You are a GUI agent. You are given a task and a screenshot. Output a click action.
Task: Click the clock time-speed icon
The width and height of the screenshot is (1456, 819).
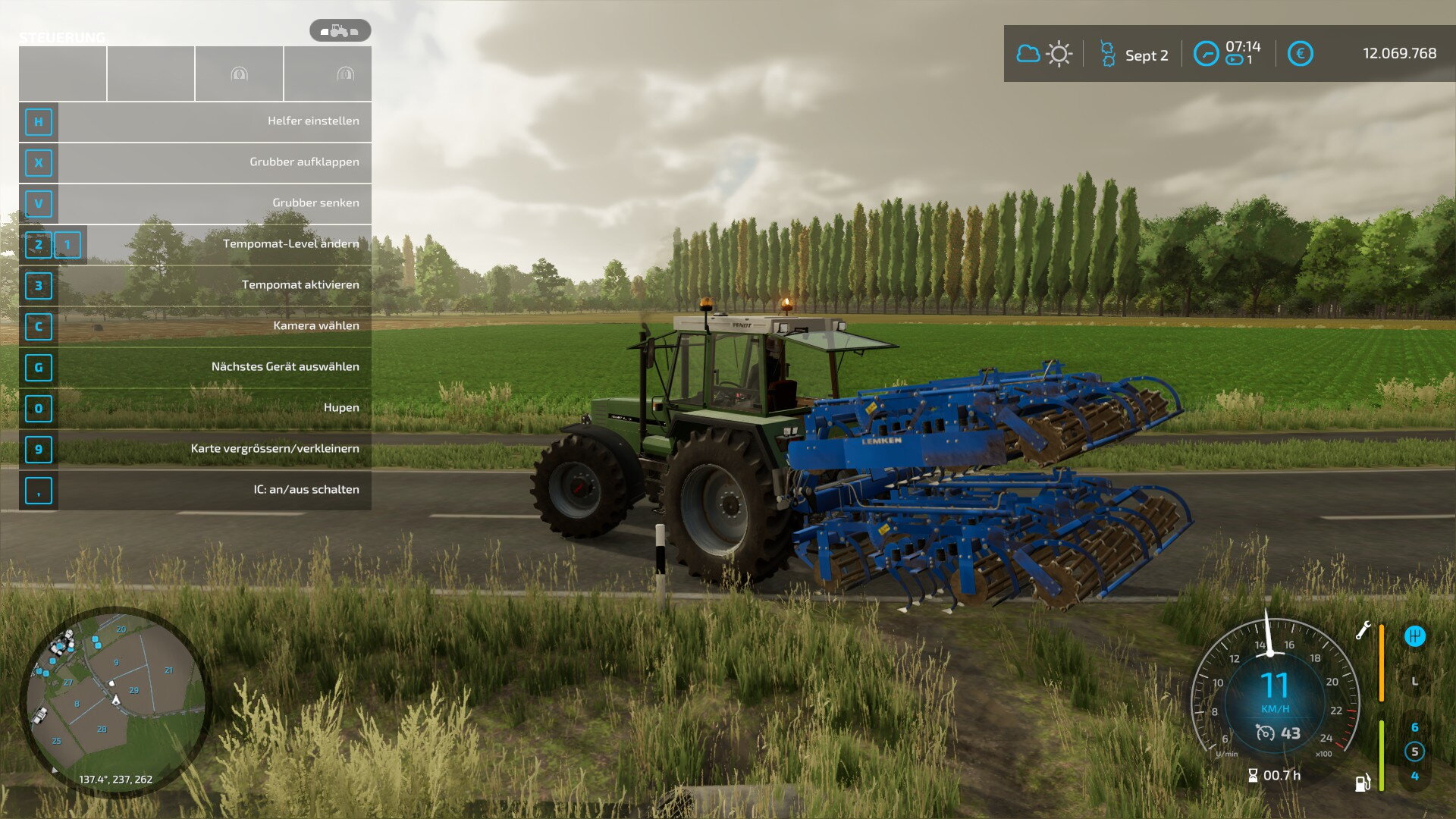point(1206,54)
